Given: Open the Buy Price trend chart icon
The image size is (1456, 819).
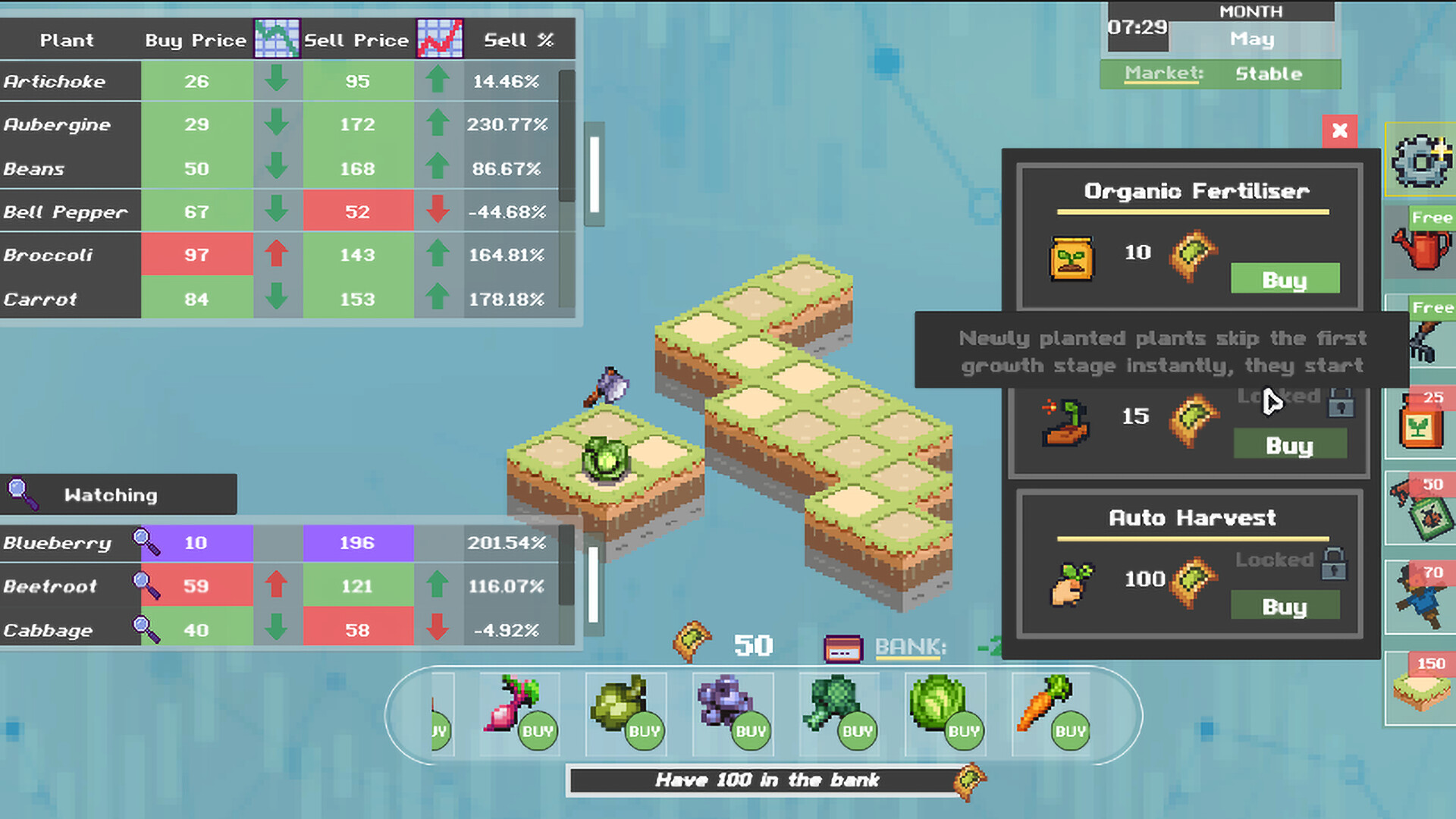Looking at the screenshot, I should point(276,39).
